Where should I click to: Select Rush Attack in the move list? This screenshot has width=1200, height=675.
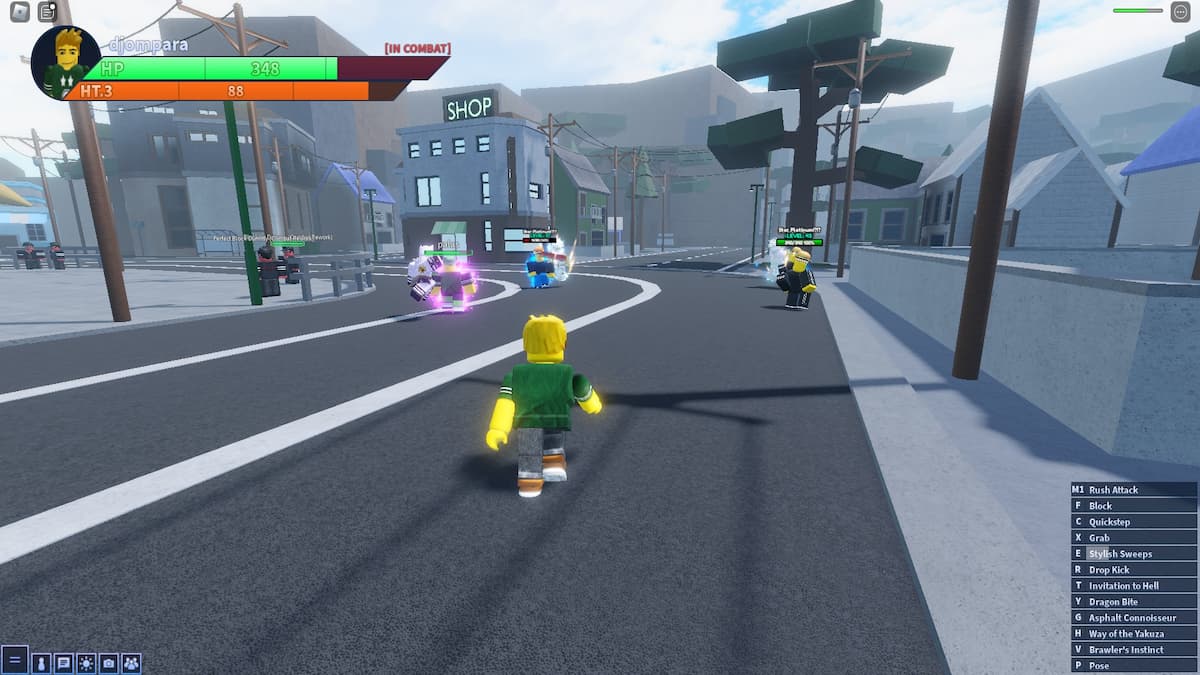point(1134,490)
